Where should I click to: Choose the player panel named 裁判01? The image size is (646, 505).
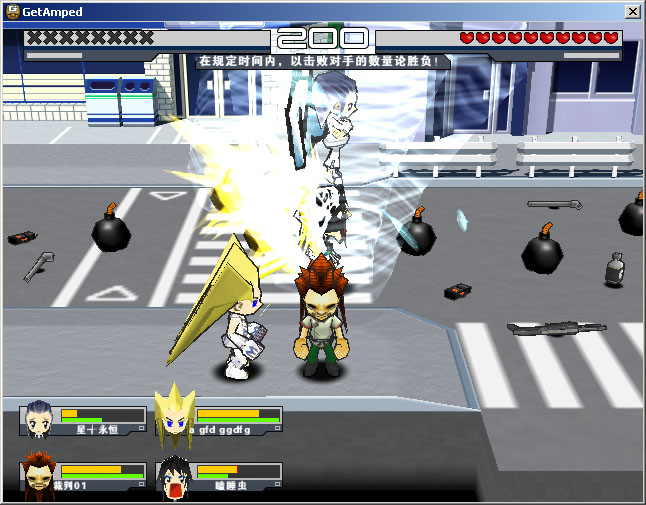point(83,476)
